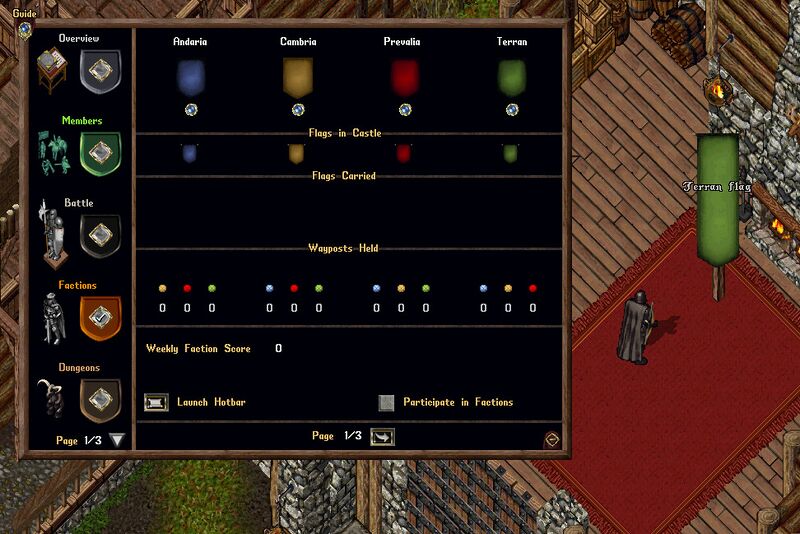
Task: Open the Dungeons guide section
Action: (x=100, y=400)
